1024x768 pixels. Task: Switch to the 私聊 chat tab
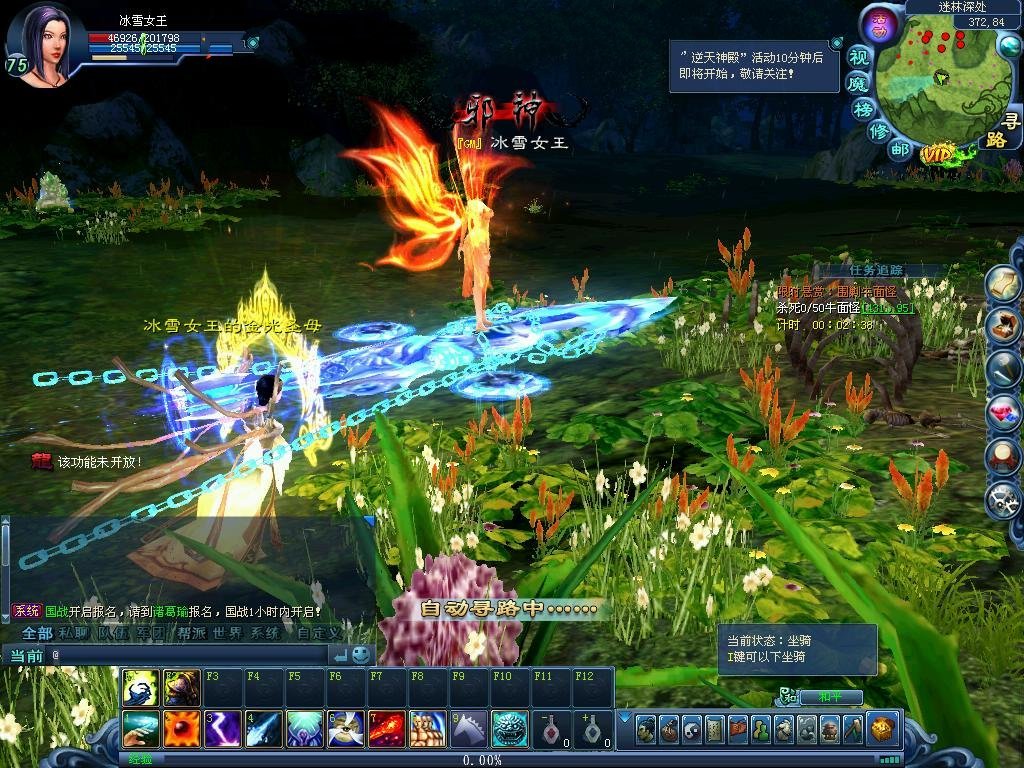74,633
